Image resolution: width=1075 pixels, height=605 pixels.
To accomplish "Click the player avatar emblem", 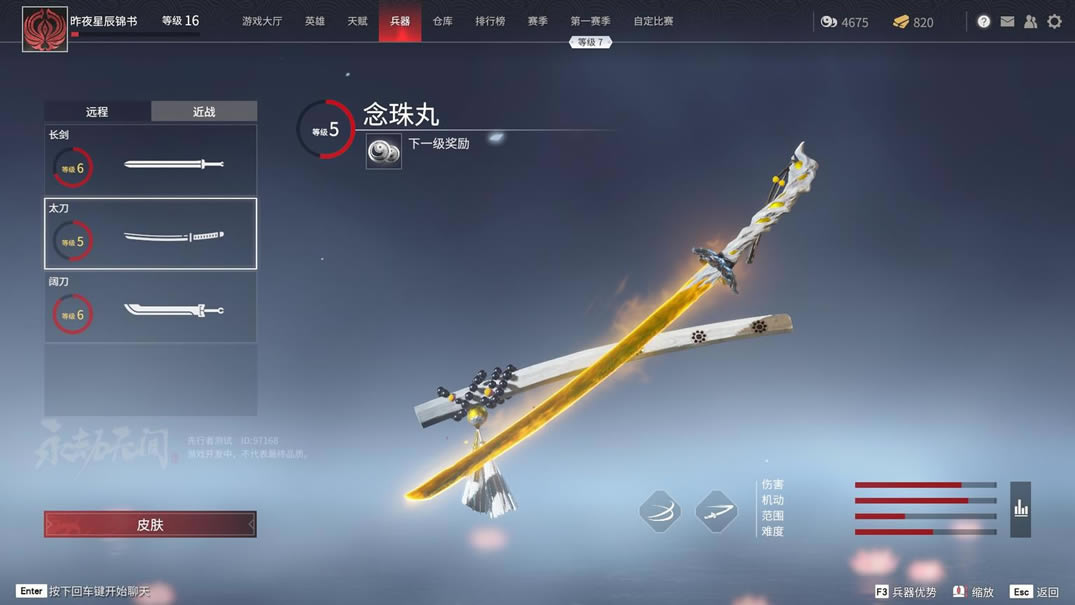I will [x=45, y=28].
